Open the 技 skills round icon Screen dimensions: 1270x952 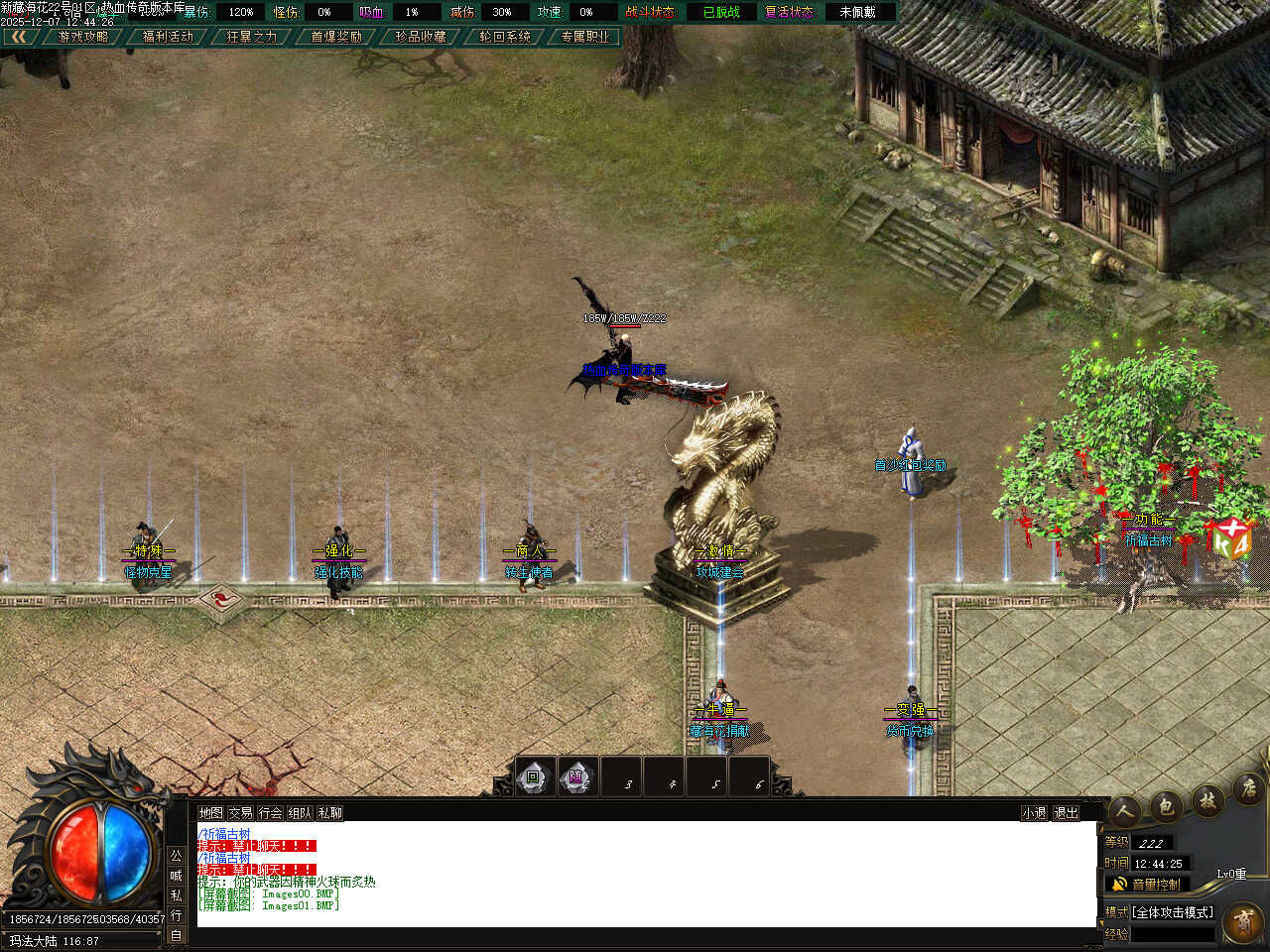[x=1207, y=798]
